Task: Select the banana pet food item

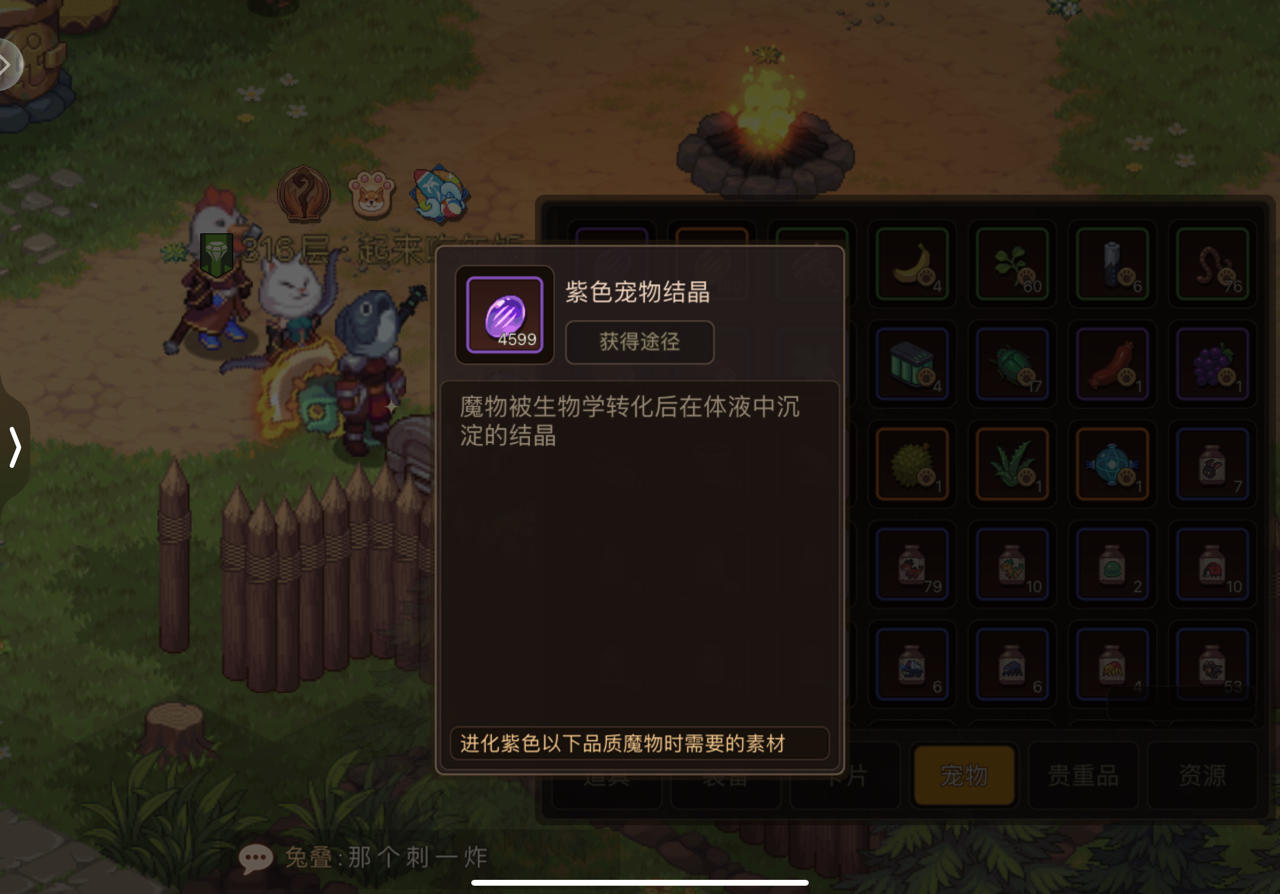Action: (x=911, y=264)
